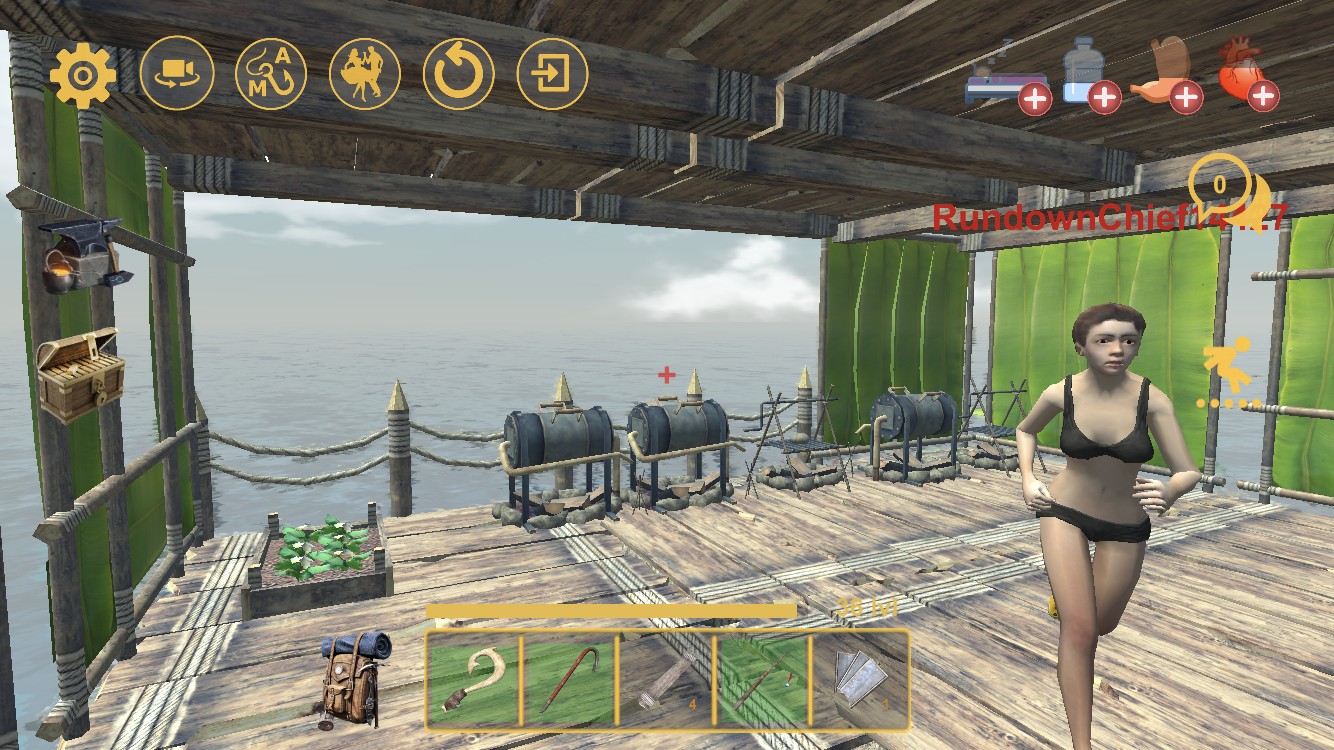Image resolution: width=1334 pixels, height=750 pixels.
Task: Click the circular arrow reset button
Action: click(x=459, y=74)
